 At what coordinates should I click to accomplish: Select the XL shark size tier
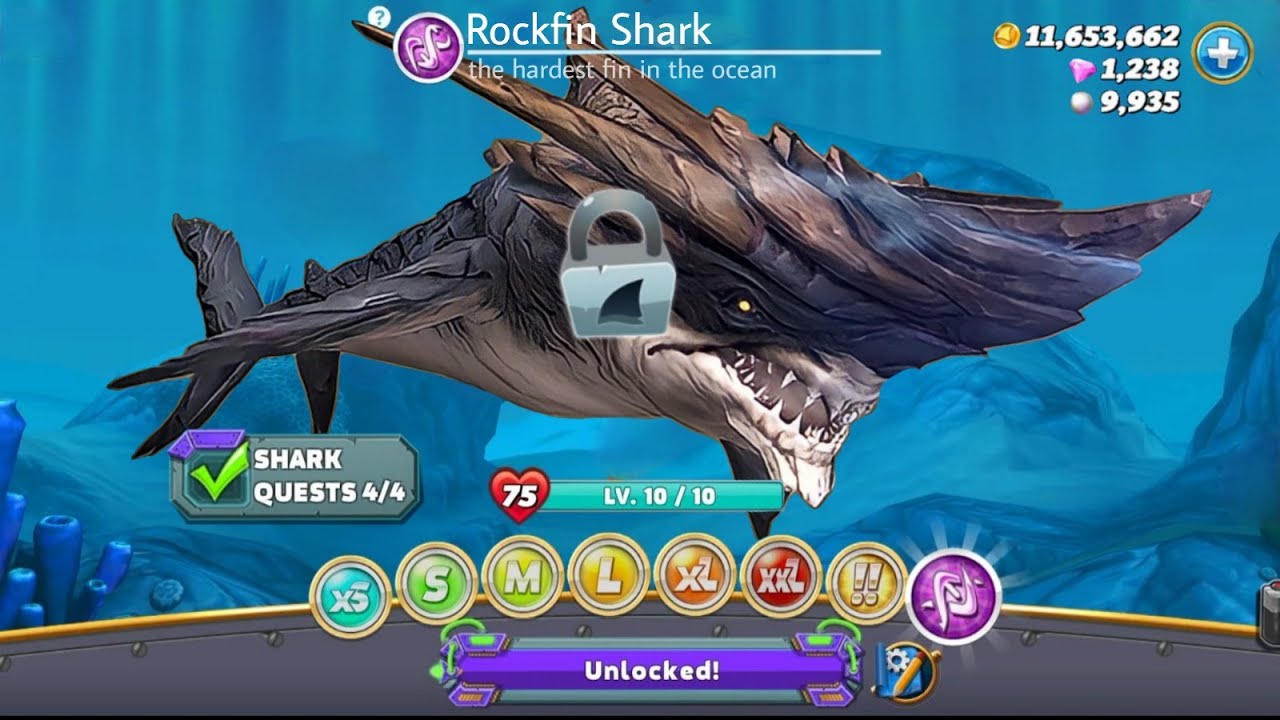coord(694,578)
